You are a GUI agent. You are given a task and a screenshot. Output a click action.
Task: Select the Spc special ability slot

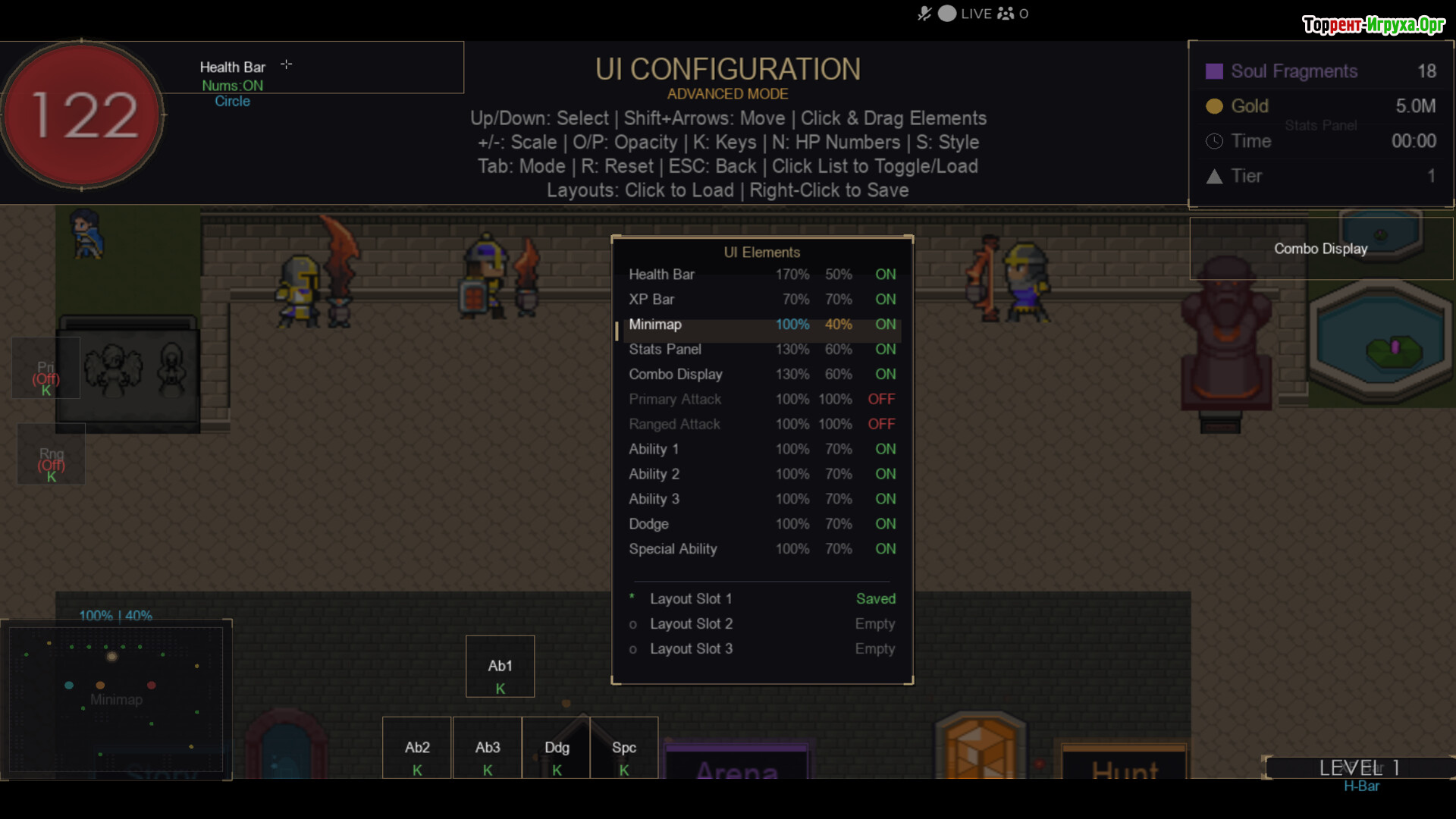pos(624,748)
